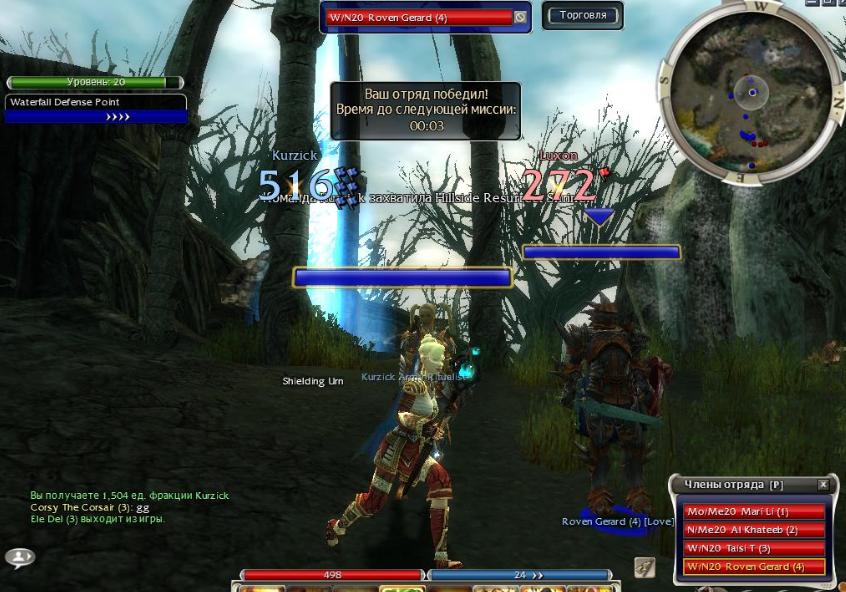
Task: Click the compass minimap
Action: [750, 93]
